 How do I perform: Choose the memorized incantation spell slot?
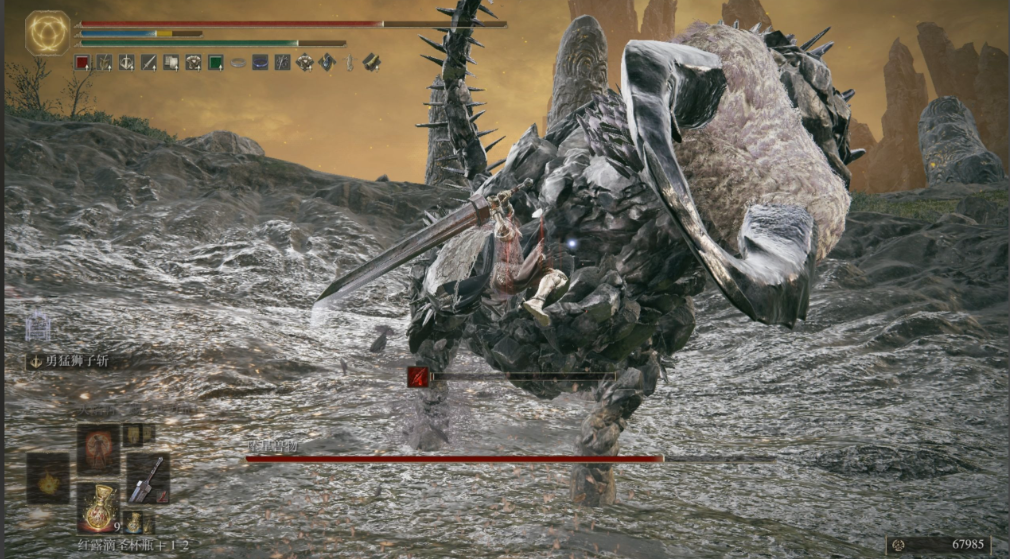[98, 449]
